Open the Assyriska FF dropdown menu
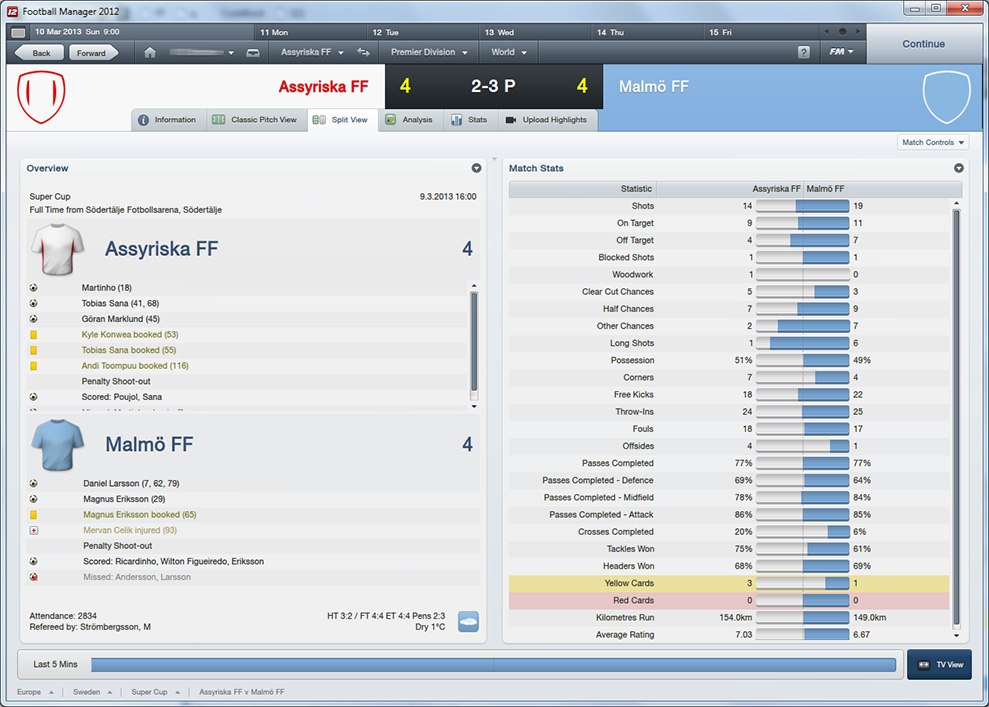The height and width of the screenshot is (707, 989). coord(311,52)
